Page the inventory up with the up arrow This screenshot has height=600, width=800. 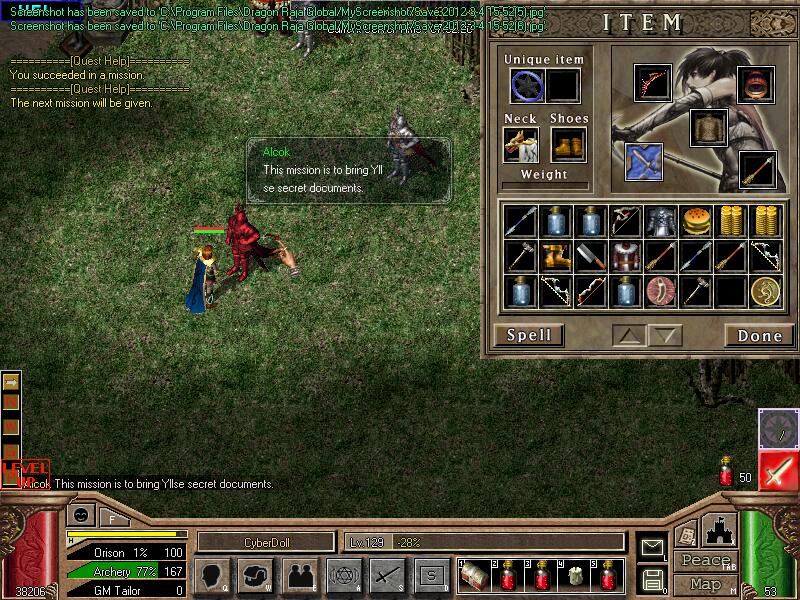pos(630,335)
